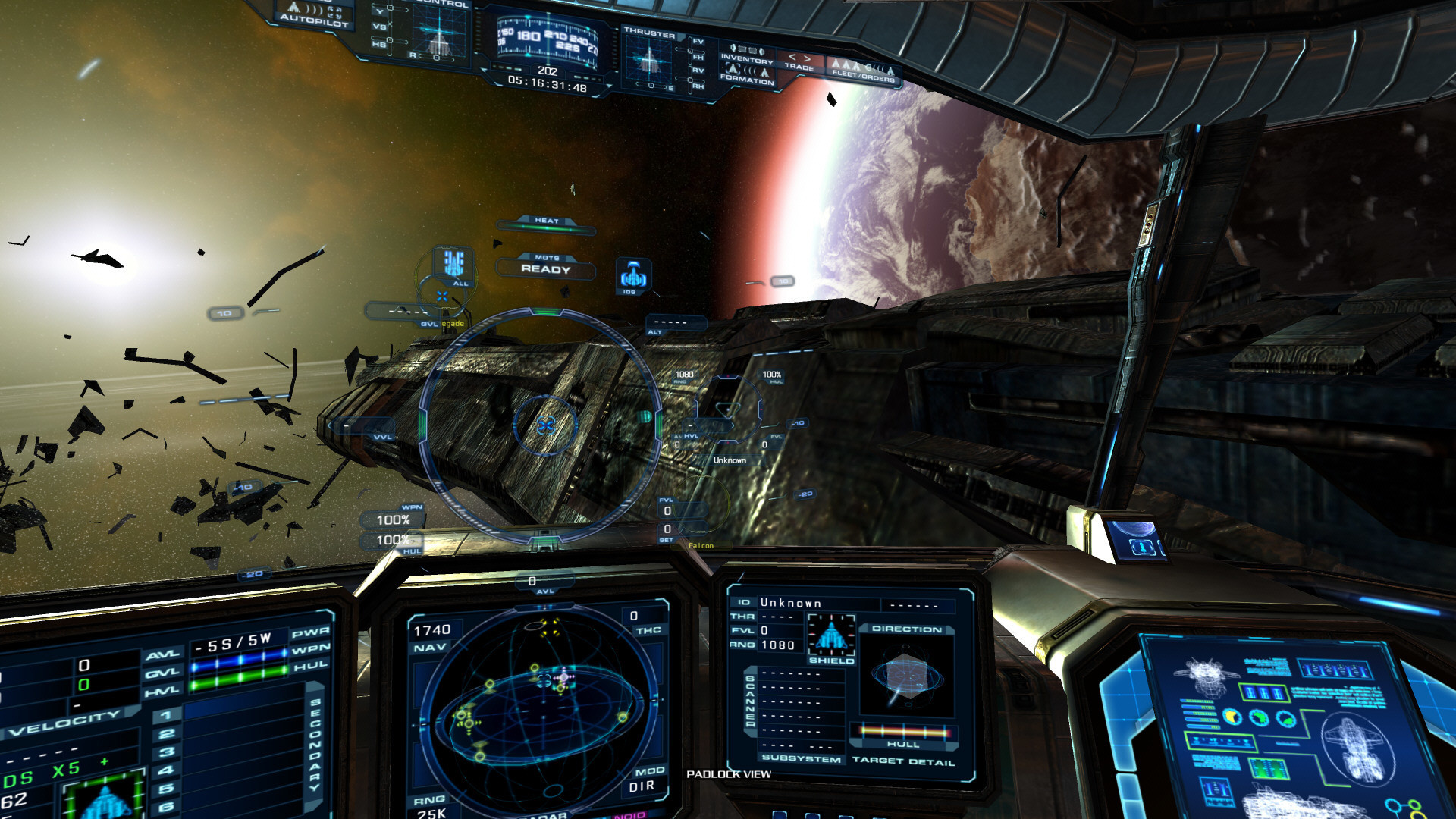This screenshot has height=819, width=1456.
Task: Select secondary weapon slot 3
Action: point(167,752)
